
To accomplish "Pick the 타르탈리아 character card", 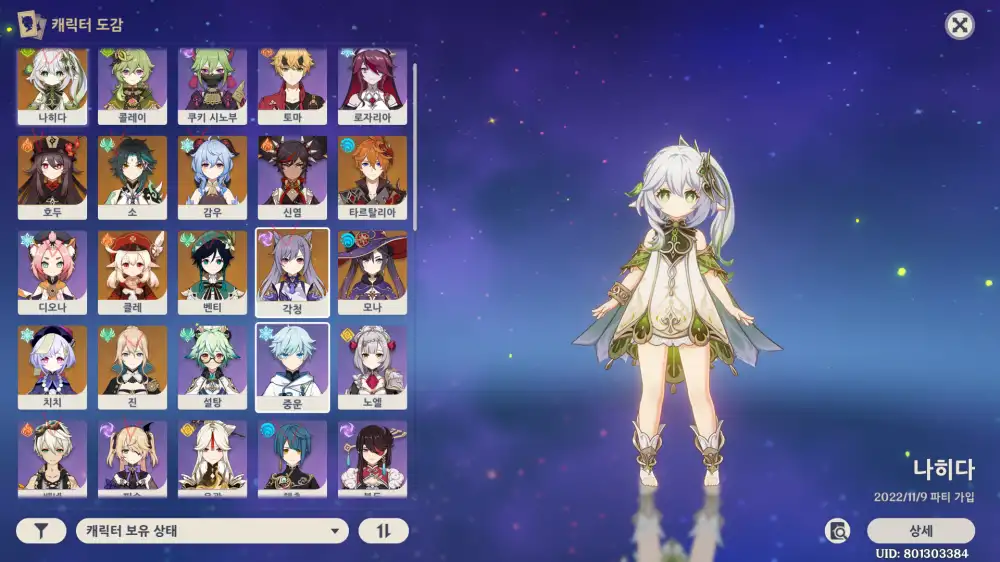I will click(373, 177).
